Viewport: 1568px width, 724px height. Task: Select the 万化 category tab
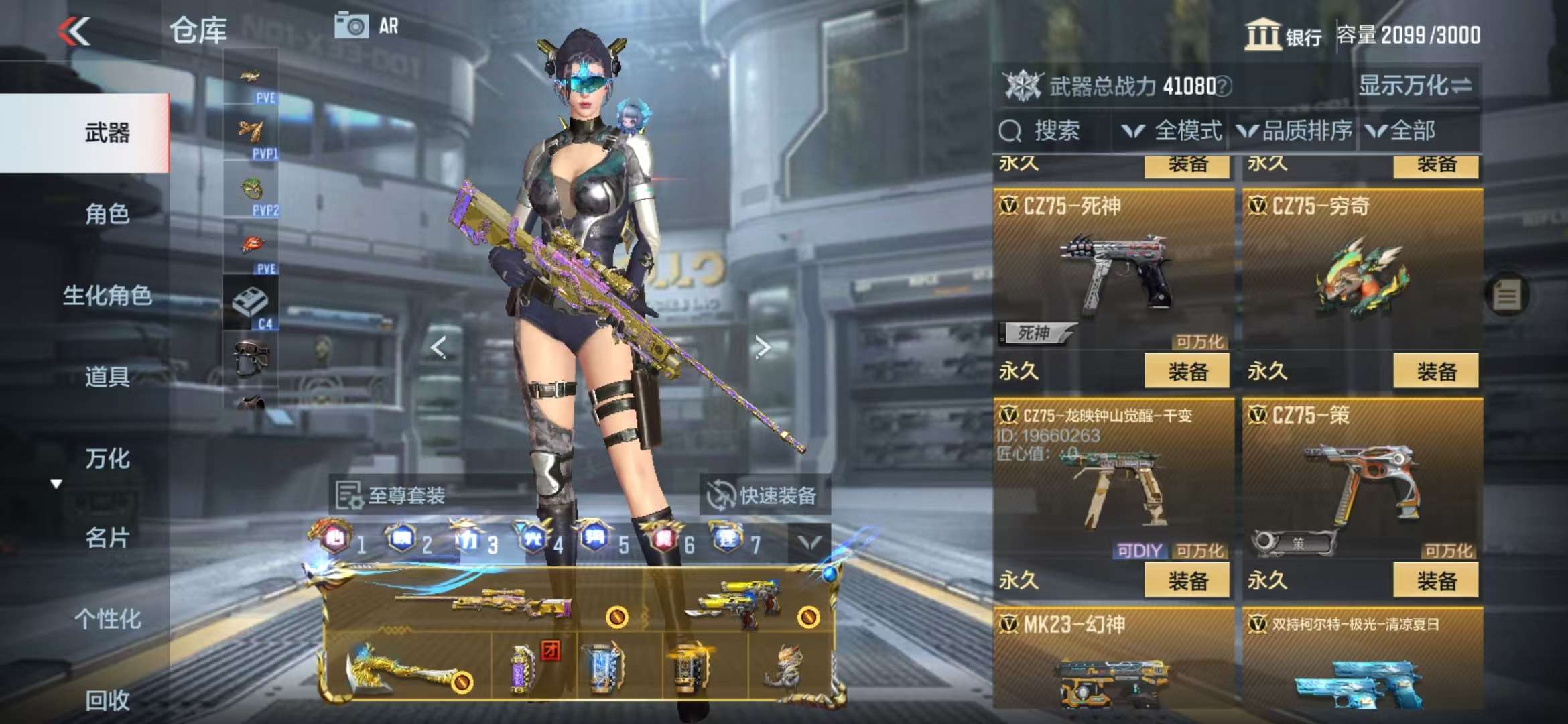107,459
